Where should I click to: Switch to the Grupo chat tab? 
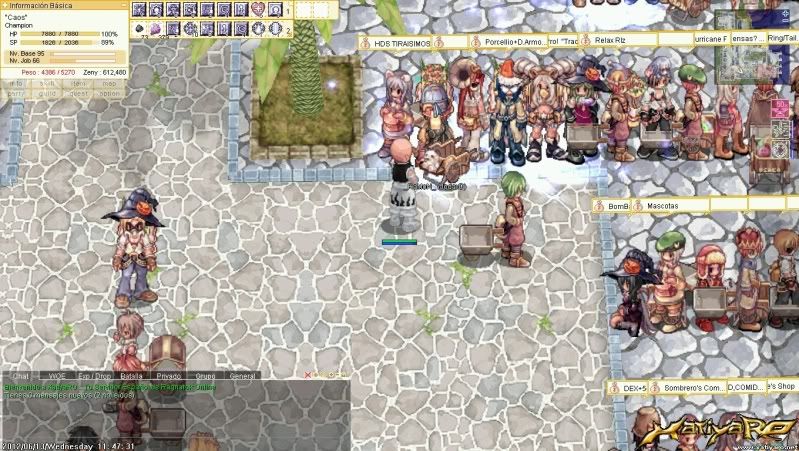click(205, 376)
